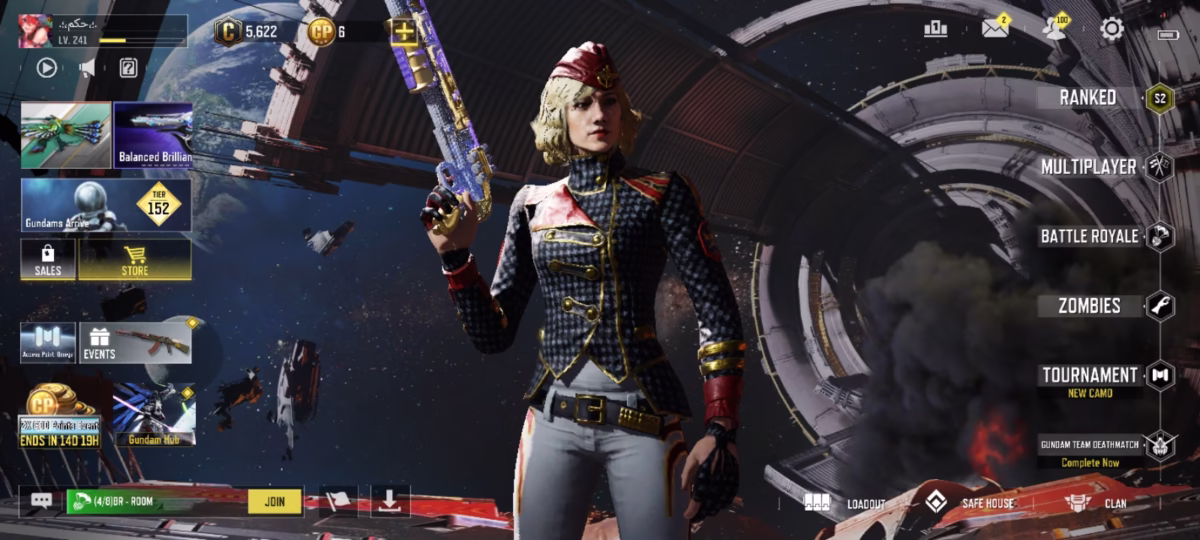View the Tier 152 battle pass banner
This screenshot has height=540, width=1200.
tap(106, 205)
